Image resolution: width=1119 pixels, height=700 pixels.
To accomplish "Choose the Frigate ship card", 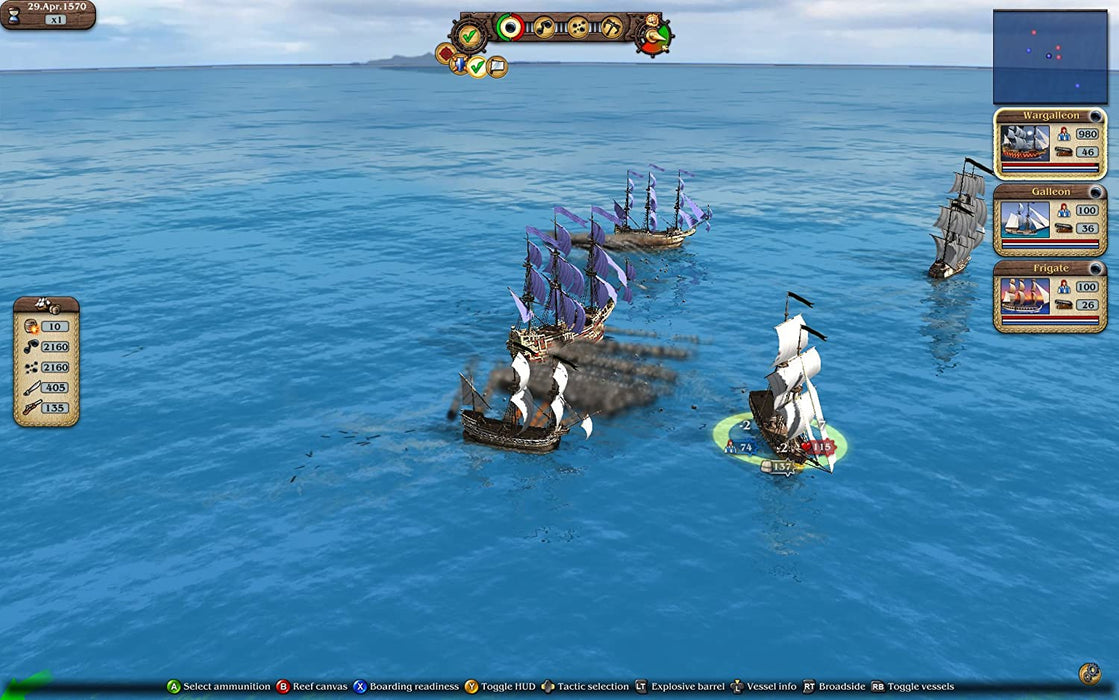I will [1049, 296].
